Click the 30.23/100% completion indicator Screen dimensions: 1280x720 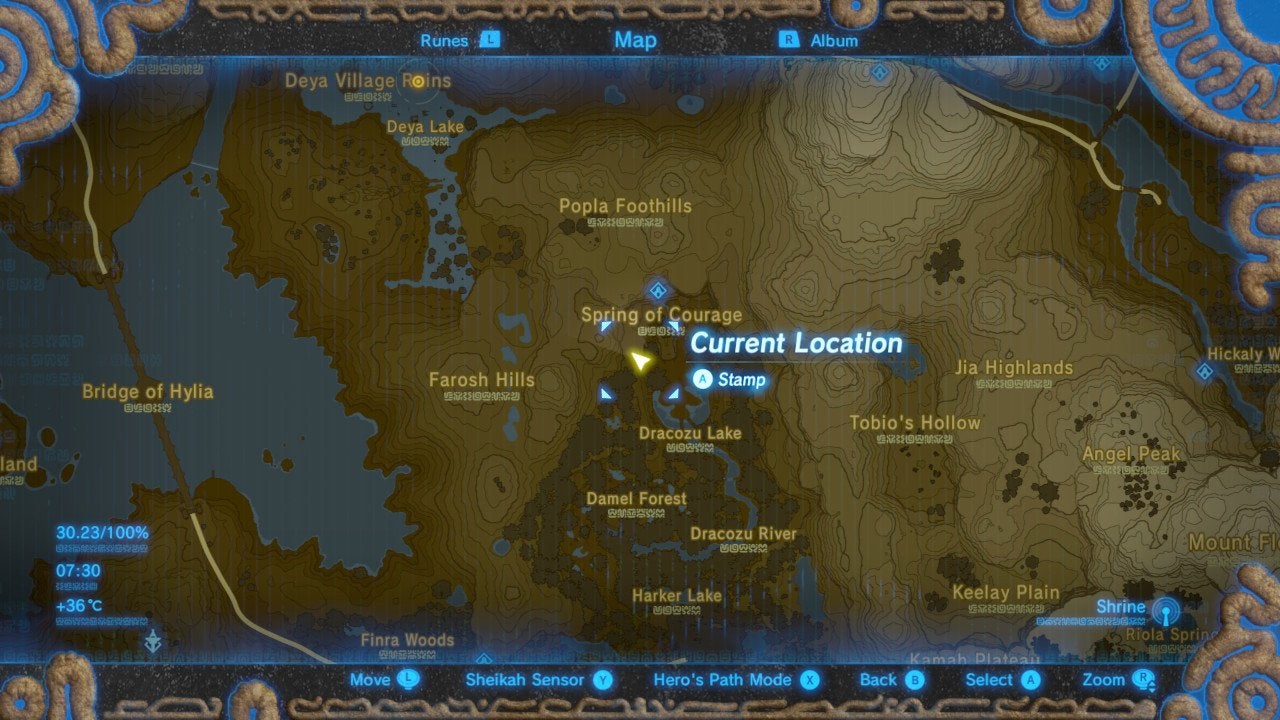[x=100, y=535]
